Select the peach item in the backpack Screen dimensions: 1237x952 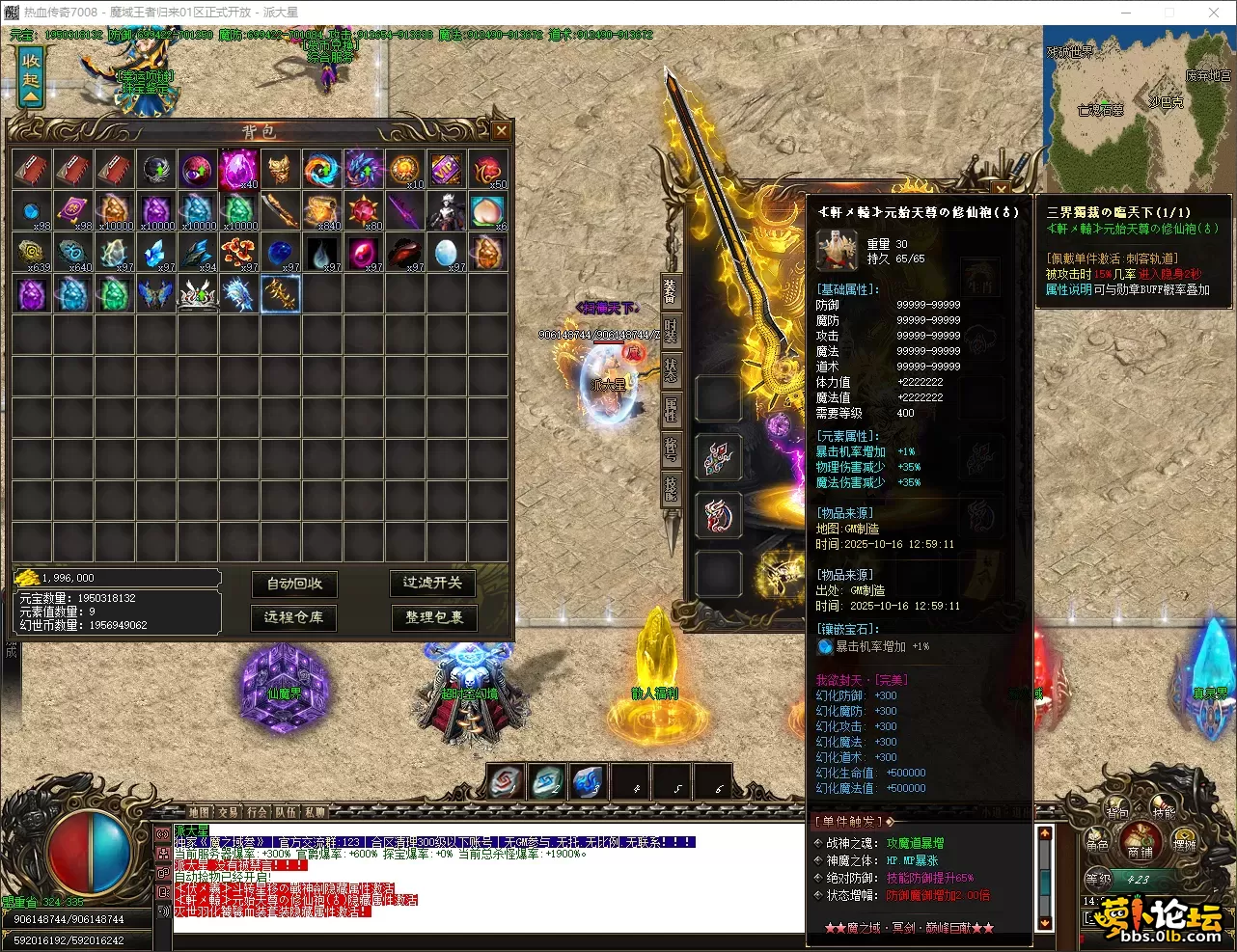click(487, 210)
